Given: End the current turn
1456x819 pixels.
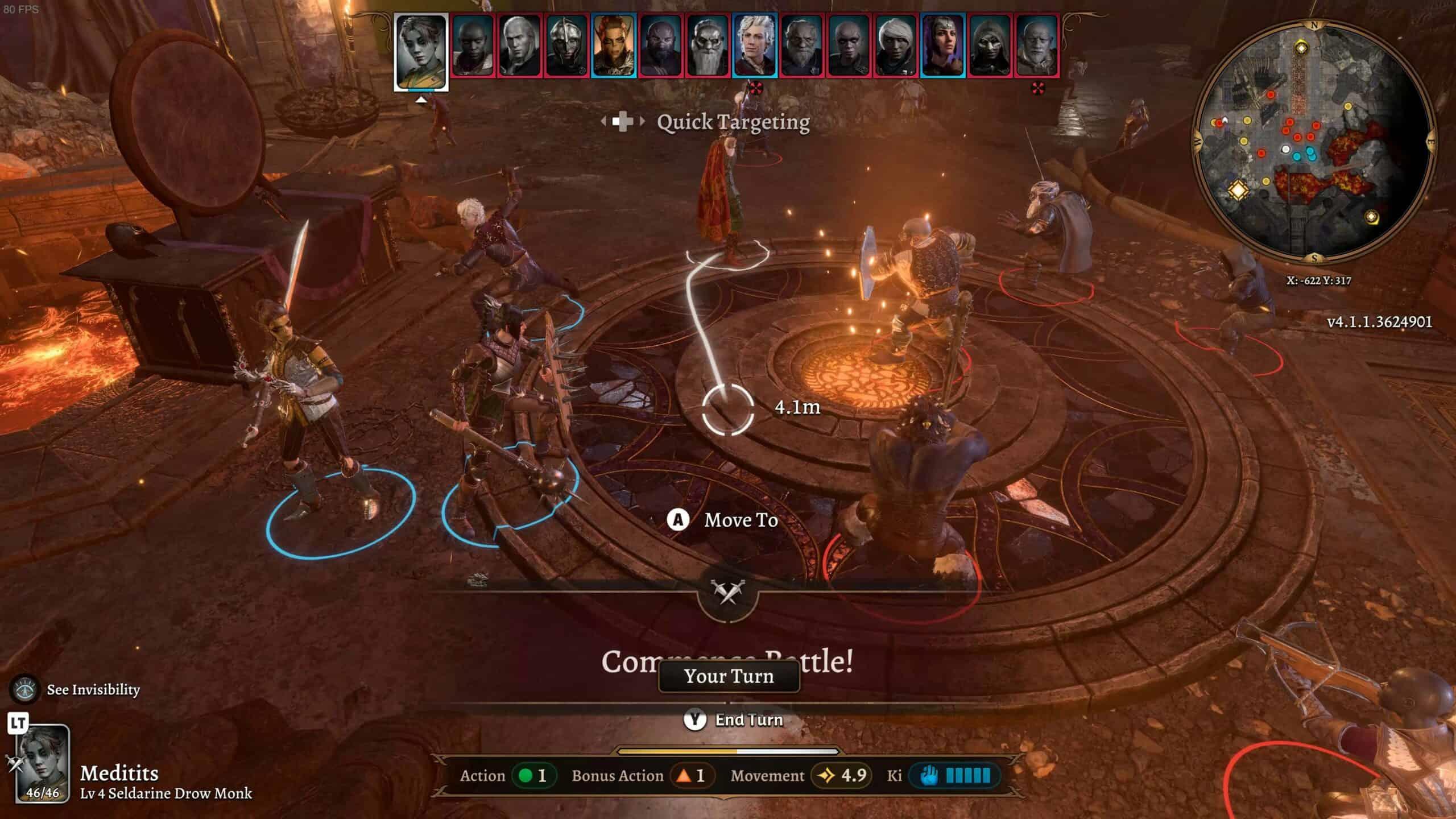Looking at the screenshot, I should pyautogui.click(x=734, y=720).
